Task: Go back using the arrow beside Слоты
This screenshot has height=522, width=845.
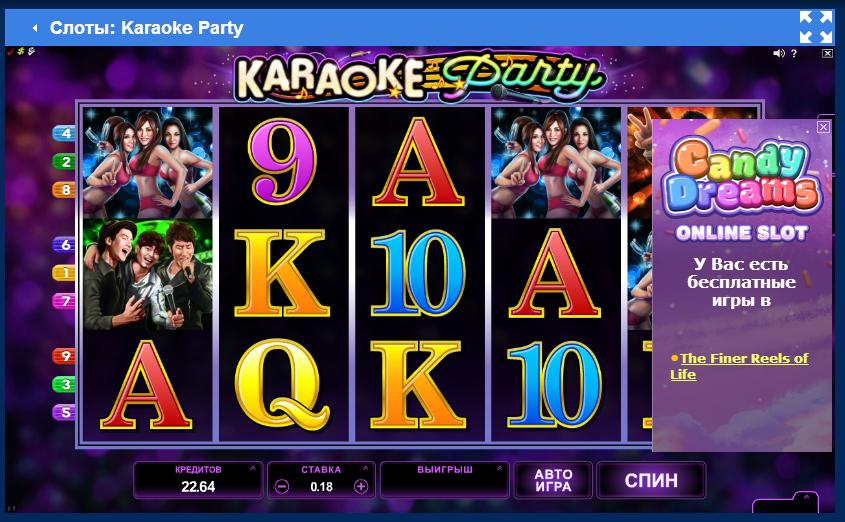Action: (34, 28)
